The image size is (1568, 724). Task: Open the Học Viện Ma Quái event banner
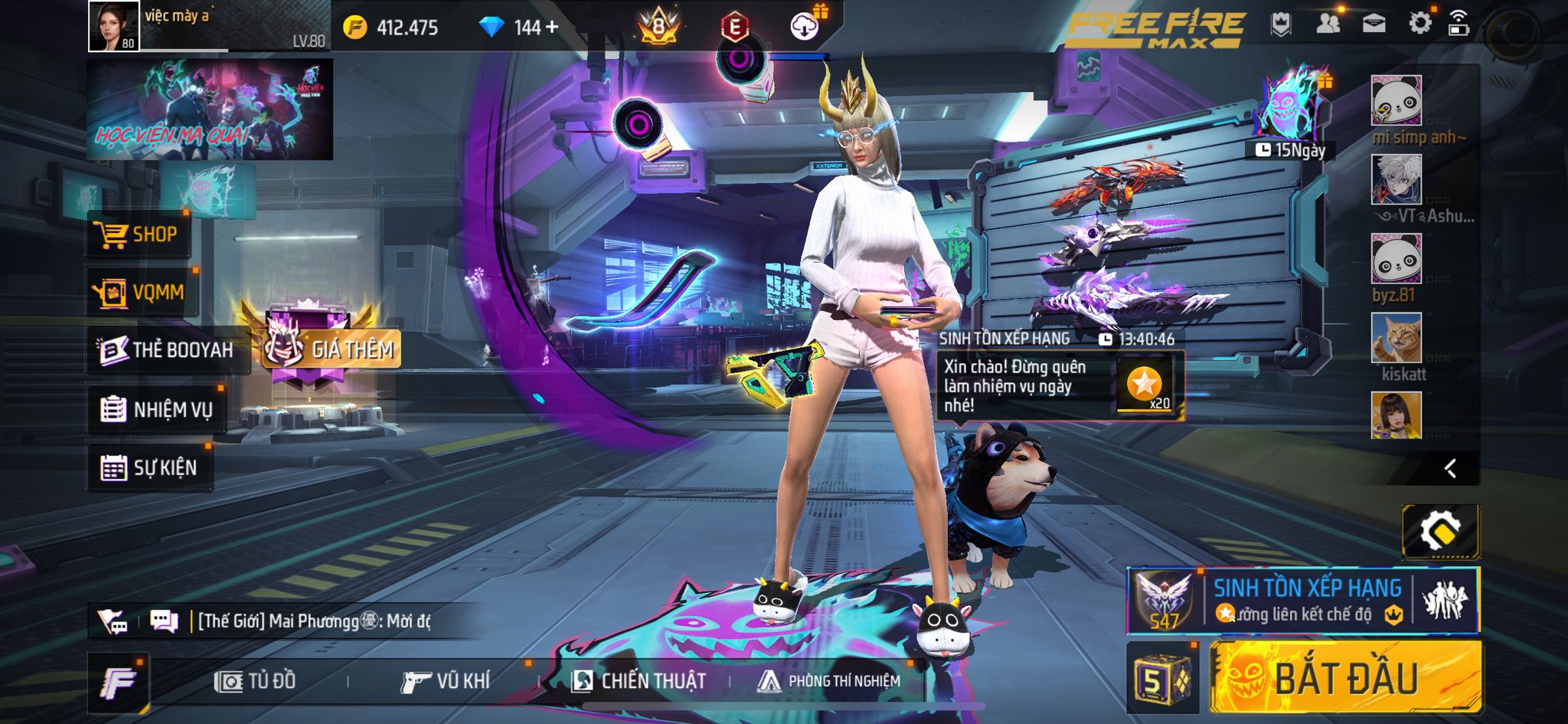click(210, 110)
